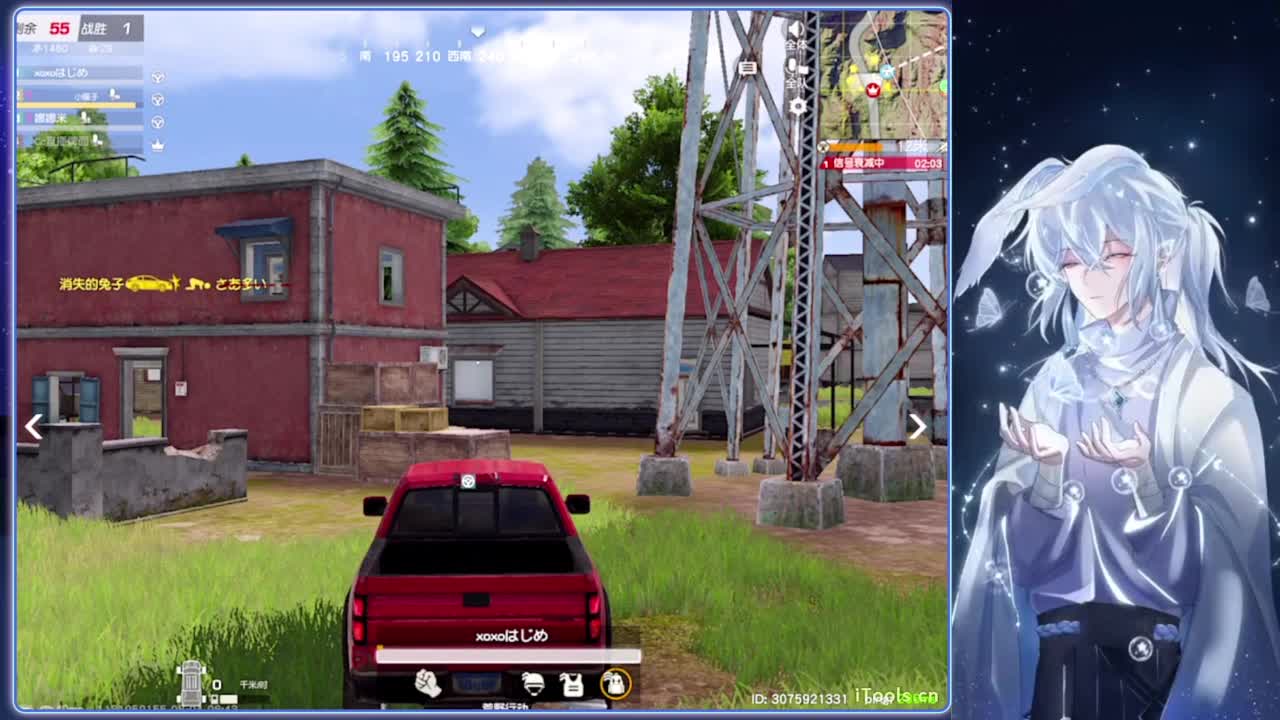
Task: Click the left arrow of the stream carousel
Action: (x=33, y=427)
